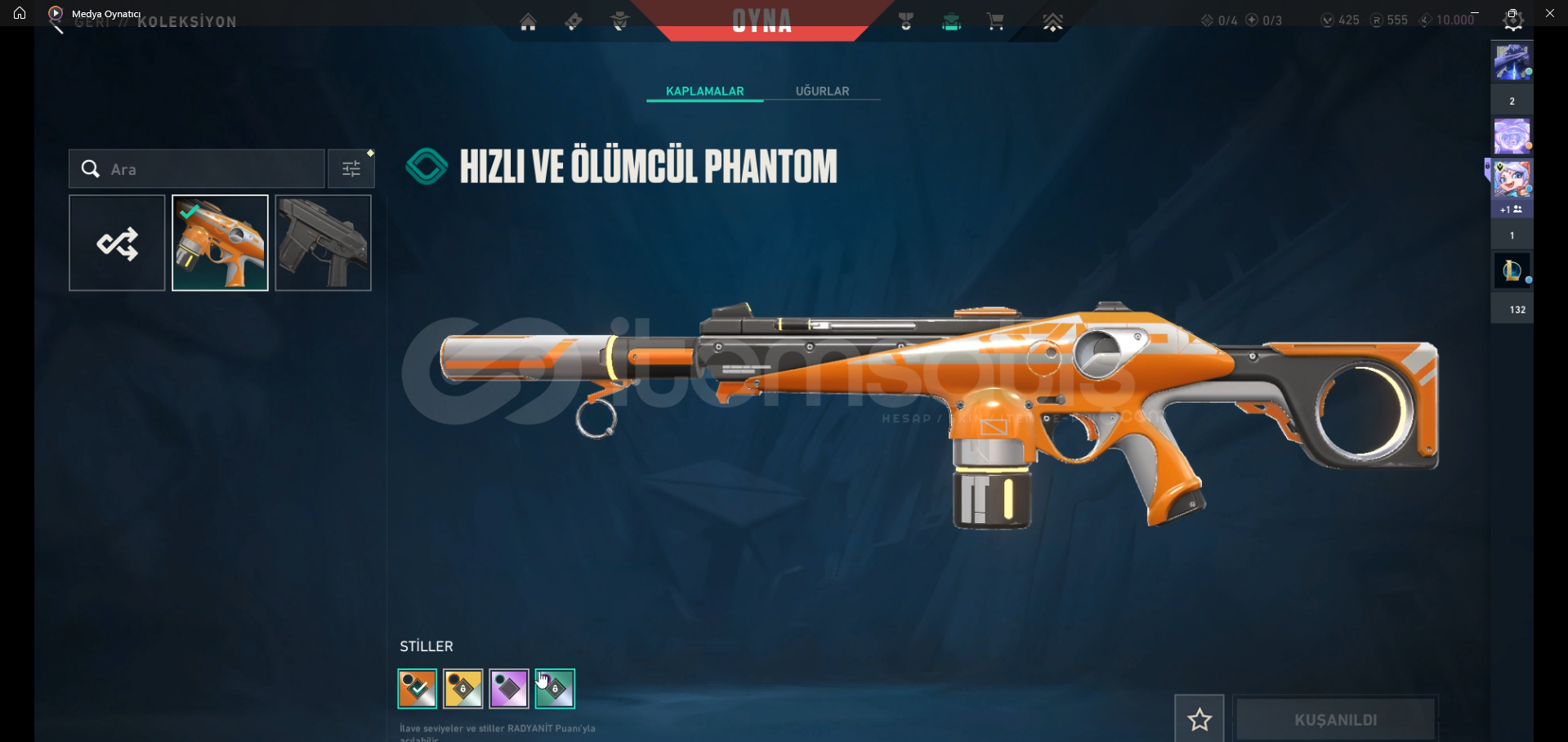Choose the locked yellow style variant
This screenshot has height=742, width=1568.
pos(463,689)
